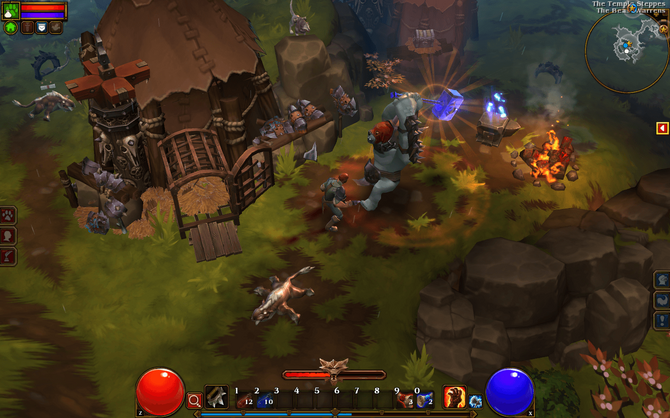Click the bottom right sidebar button
This screenshot has height=418, width=670.
661,320
